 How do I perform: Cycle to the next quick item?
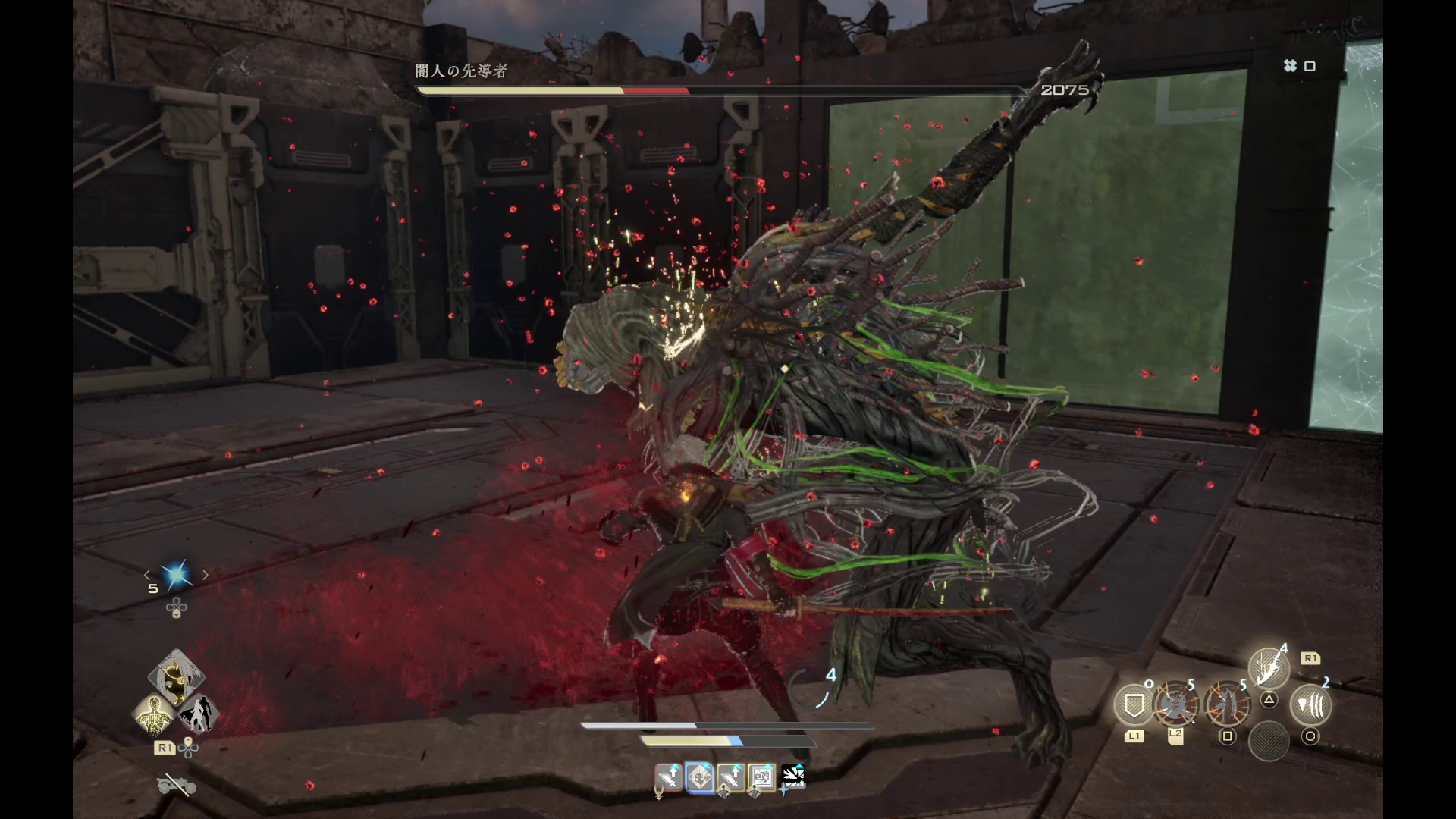tap(205, 575)
